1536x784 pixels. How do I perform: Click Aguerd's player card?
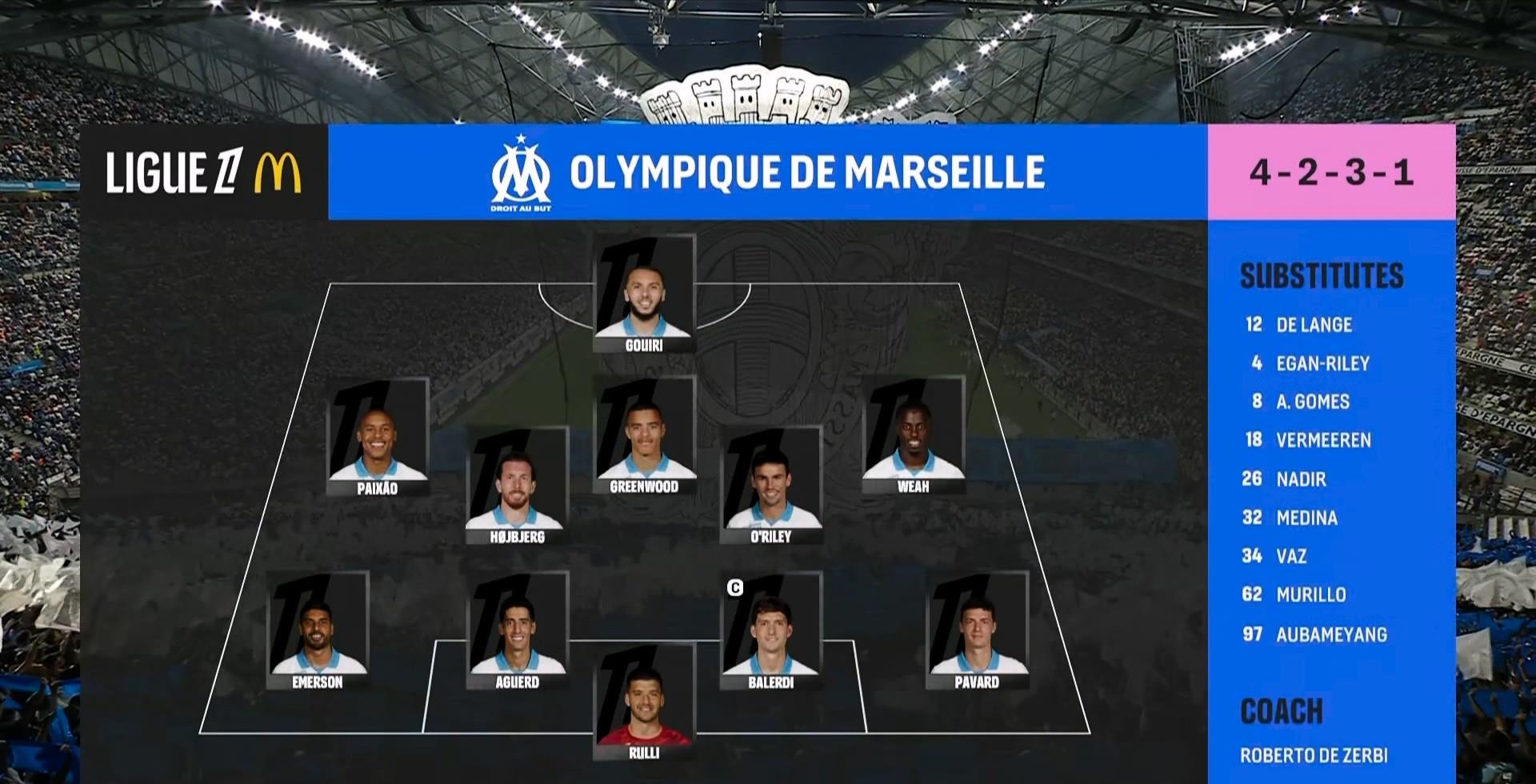517,631
